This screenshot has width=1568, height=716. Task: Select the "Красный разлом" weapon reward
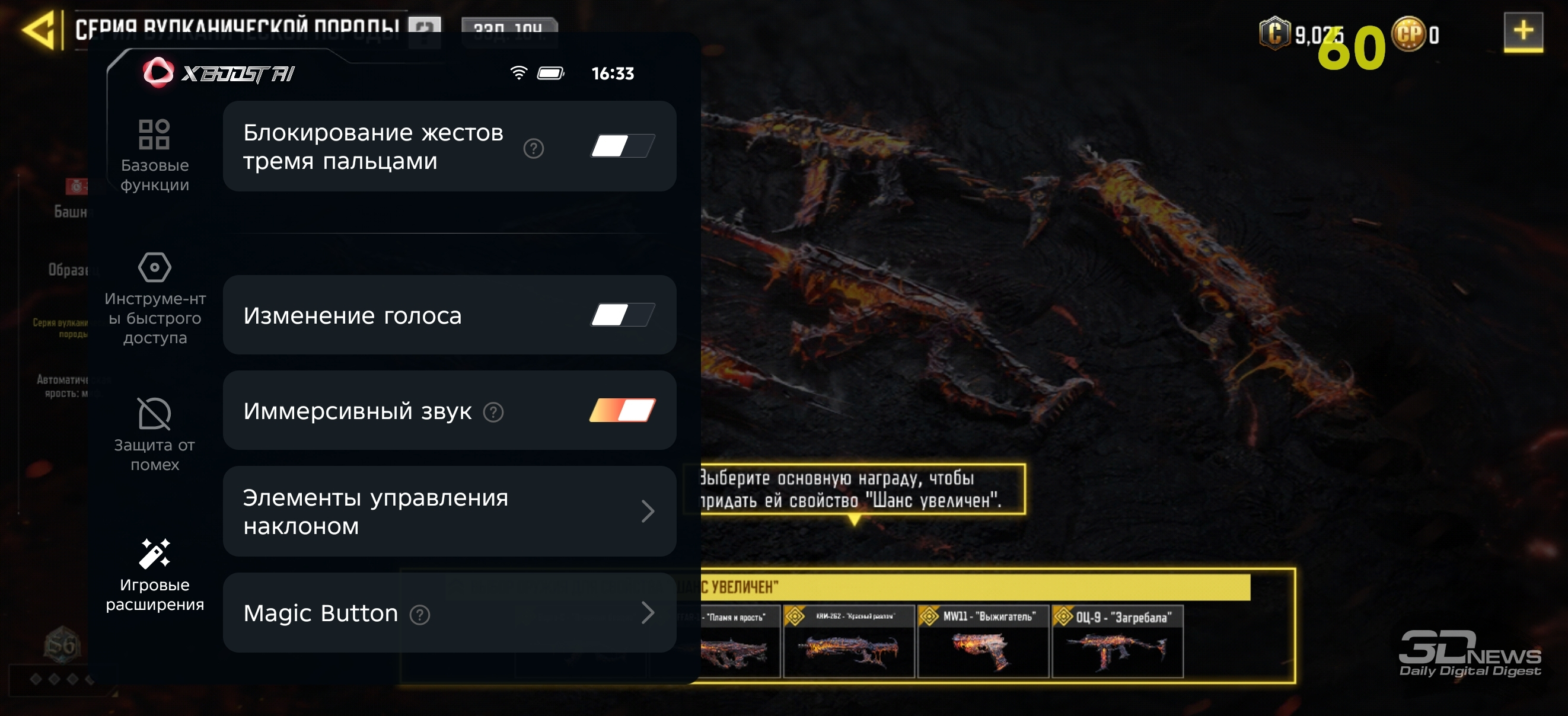click(849, 642)
